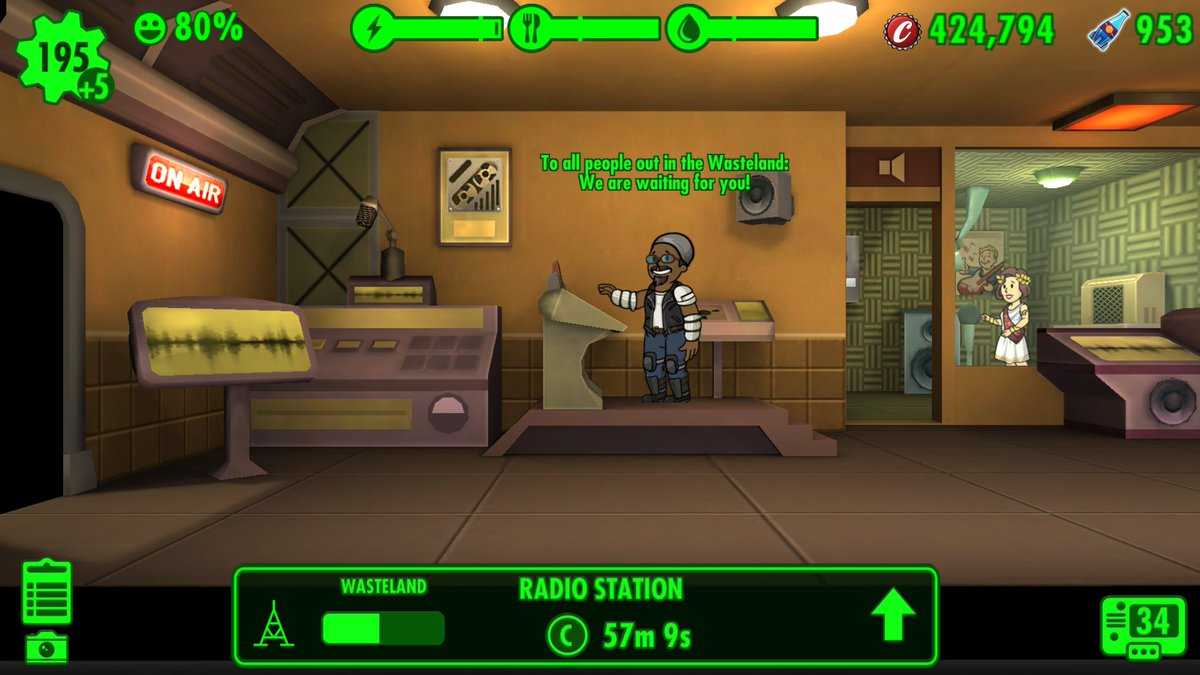Open the objectives clipboard icon
1200x675 pixels.
point(47,592)
